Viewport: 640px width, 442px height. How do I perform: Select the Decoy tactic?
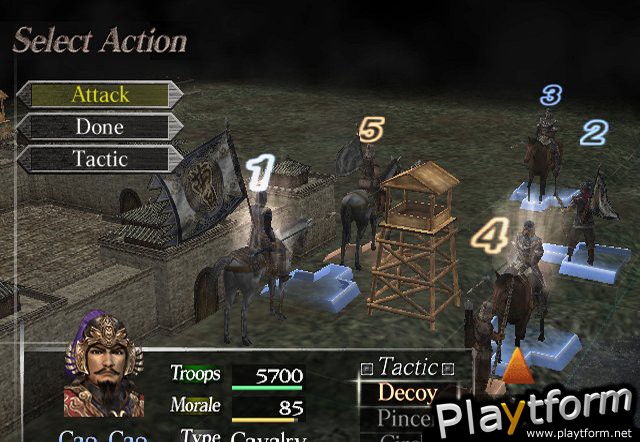pyautogui.click(x=408, y=393)
